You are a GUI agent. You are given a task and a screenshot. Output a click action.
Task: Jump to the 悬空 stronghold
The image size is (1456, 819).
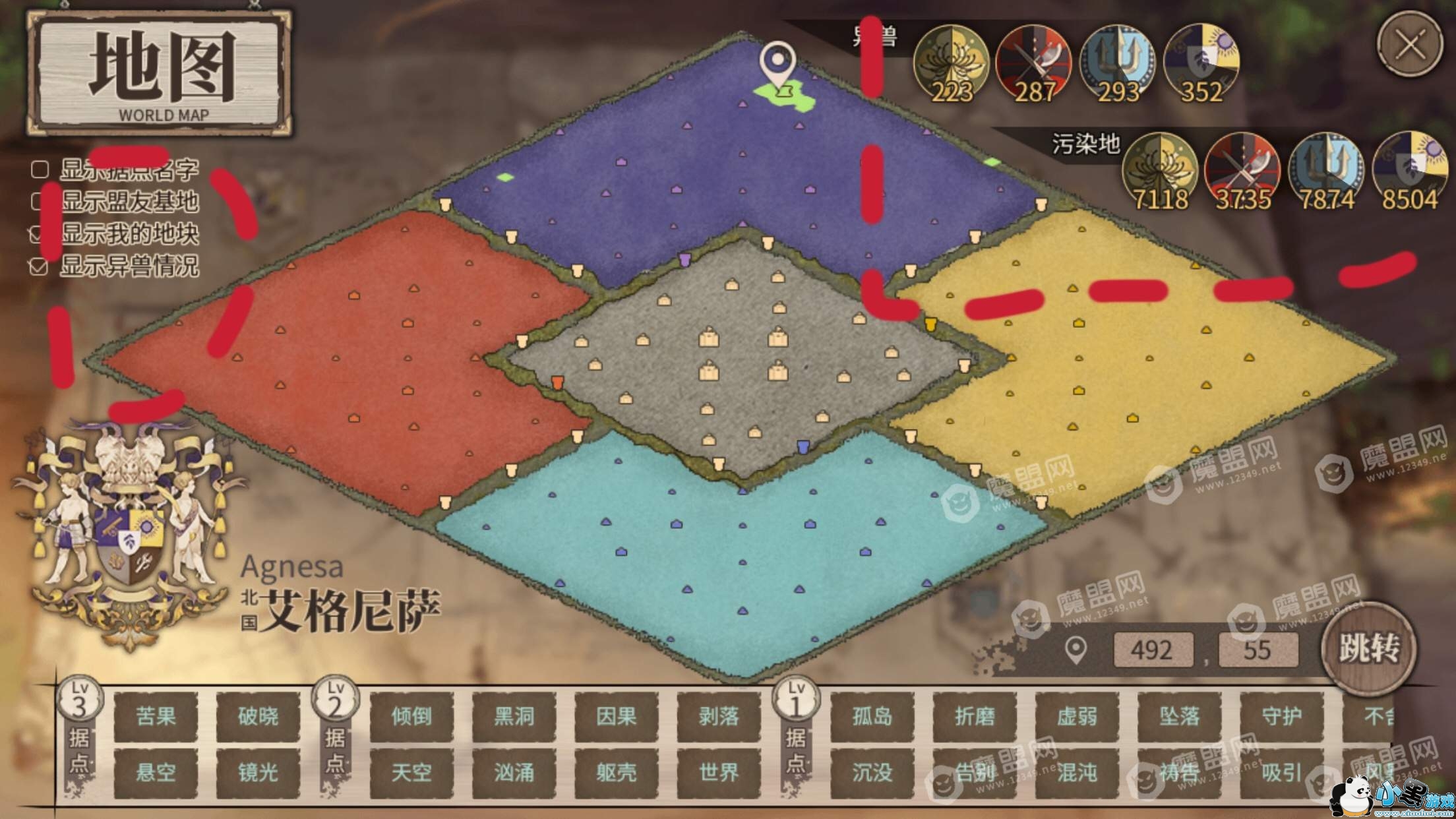click(156, 772)
